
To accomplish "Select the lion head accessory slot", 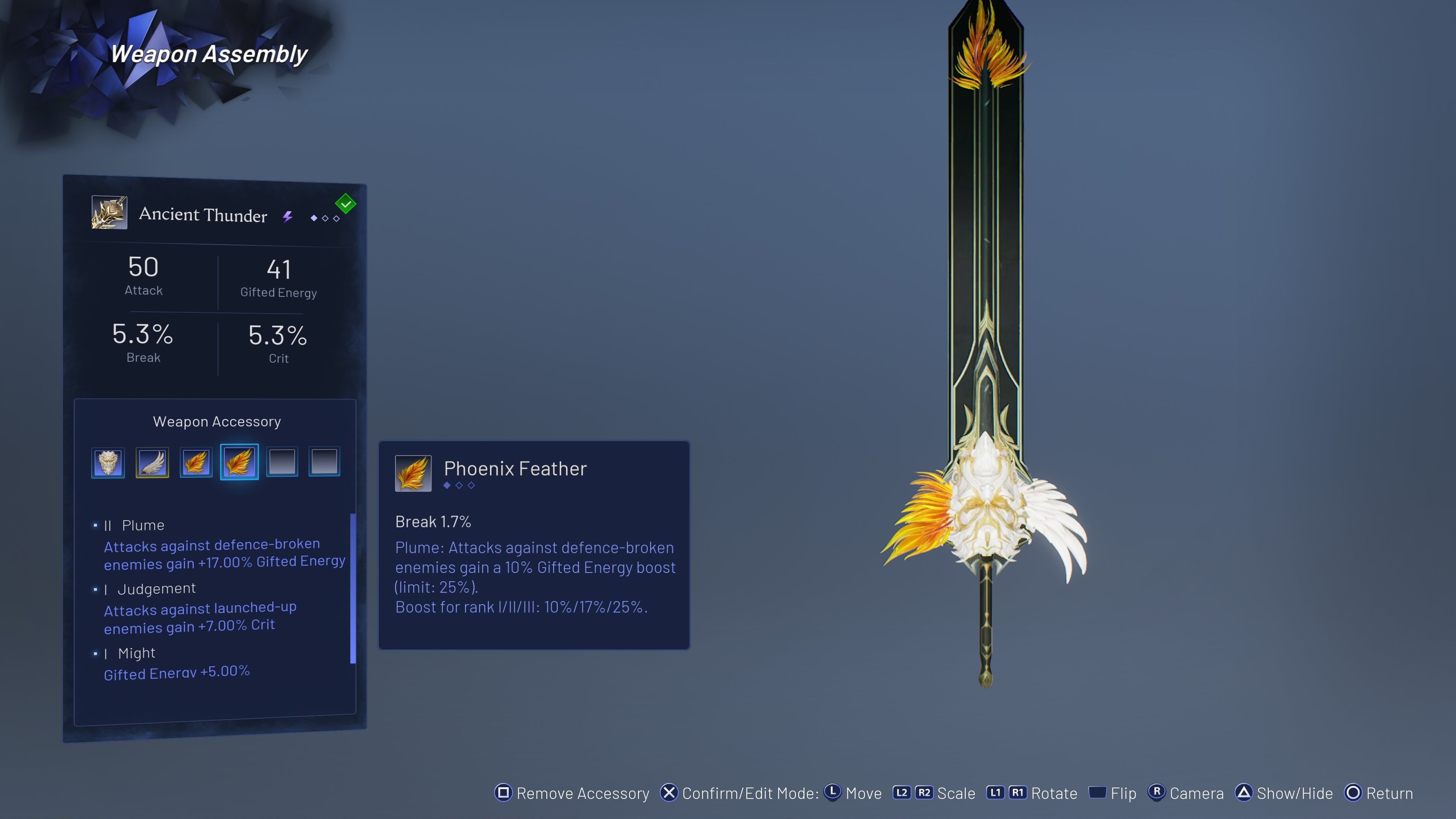I will coord(108,463).
